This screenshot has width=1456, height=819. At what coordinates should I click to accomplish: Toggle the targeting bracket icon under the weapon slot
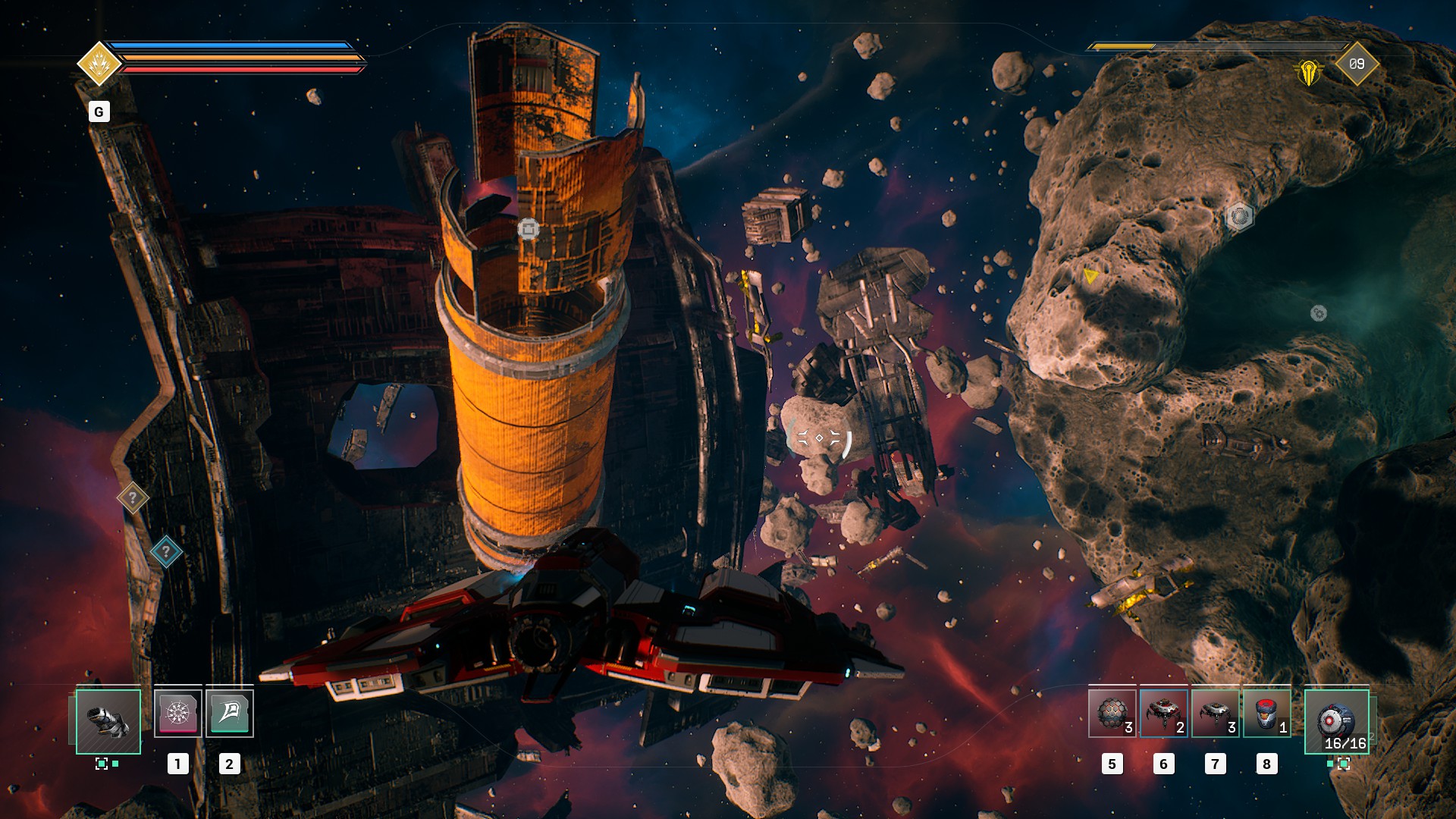[x=102, y=764]
